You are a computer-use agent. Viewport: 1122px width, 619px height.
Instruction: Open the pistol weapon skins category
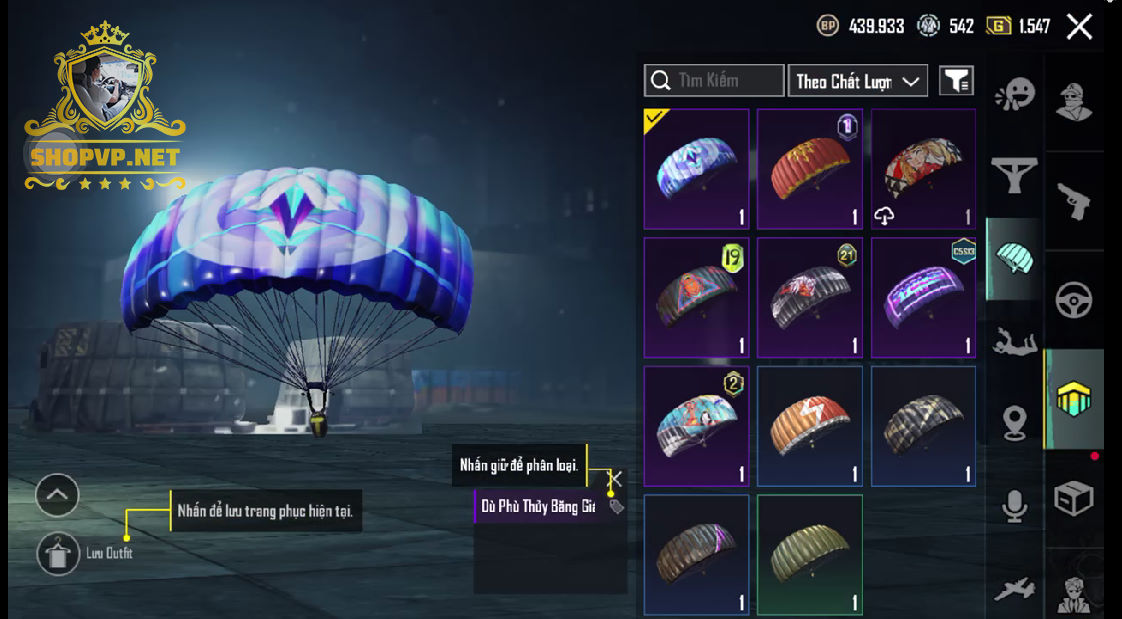[1075, 199]
